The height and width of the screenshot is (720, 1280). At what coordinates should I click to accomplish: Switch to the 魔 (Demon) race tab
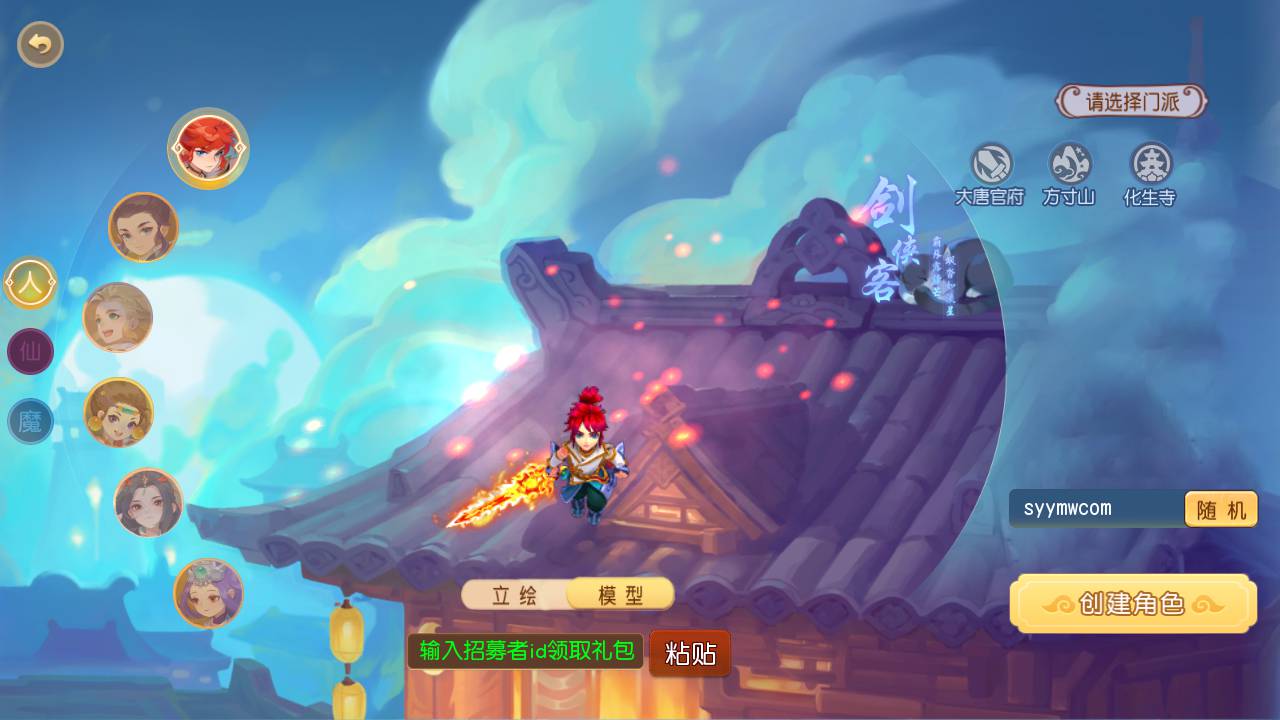[30, 421]
